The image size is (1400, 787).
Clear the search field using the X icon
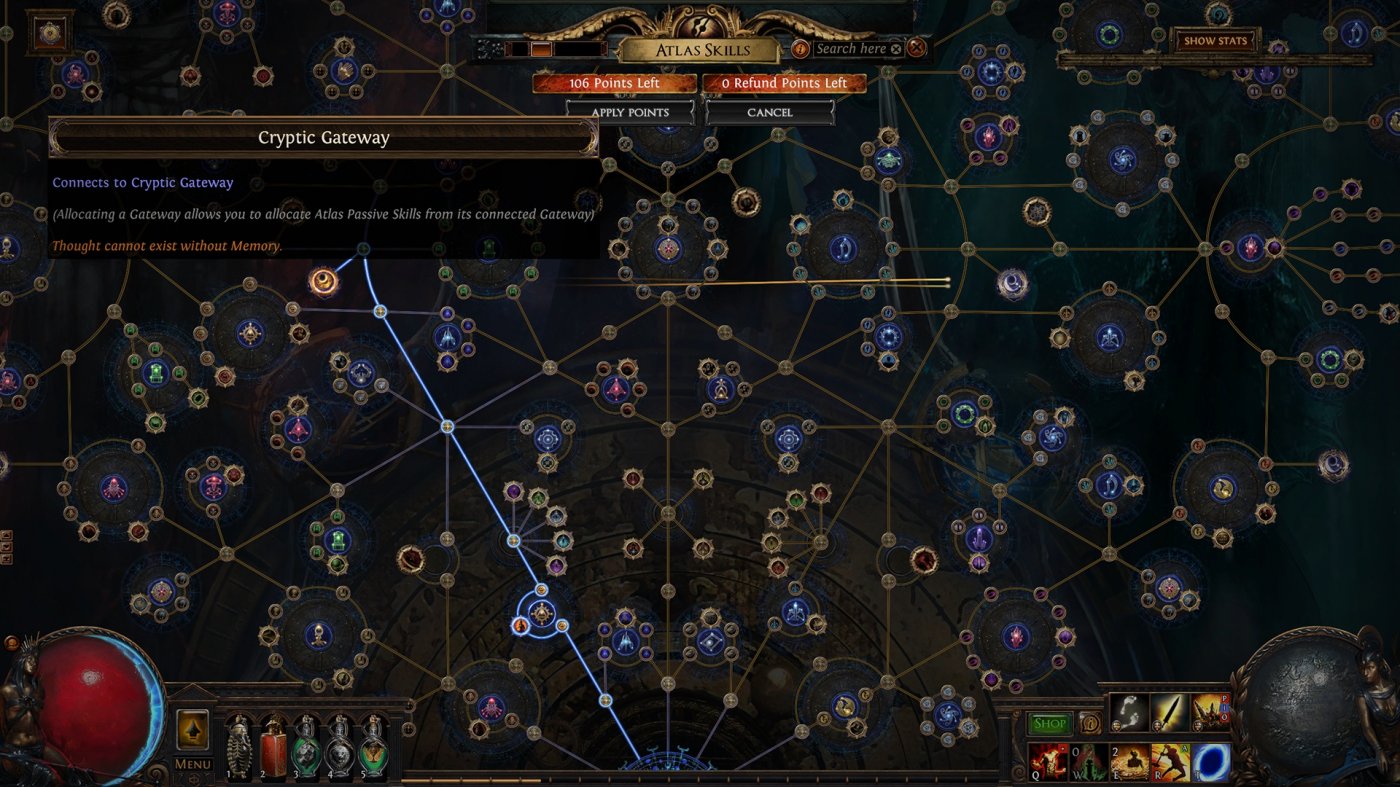896,48
